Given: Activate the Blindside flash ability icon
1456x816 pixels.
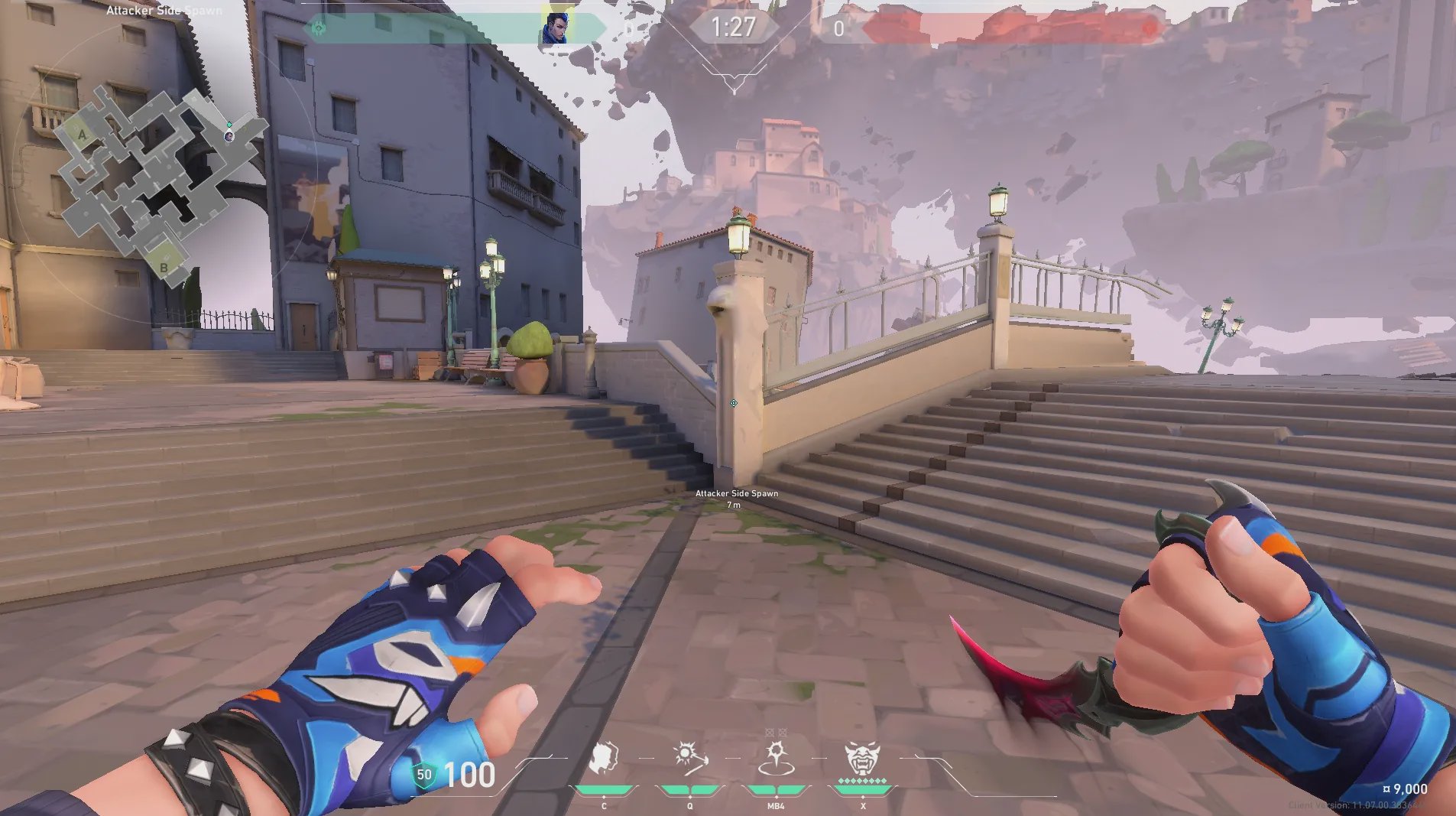Looking at the screenshot, I should [690, 758].
